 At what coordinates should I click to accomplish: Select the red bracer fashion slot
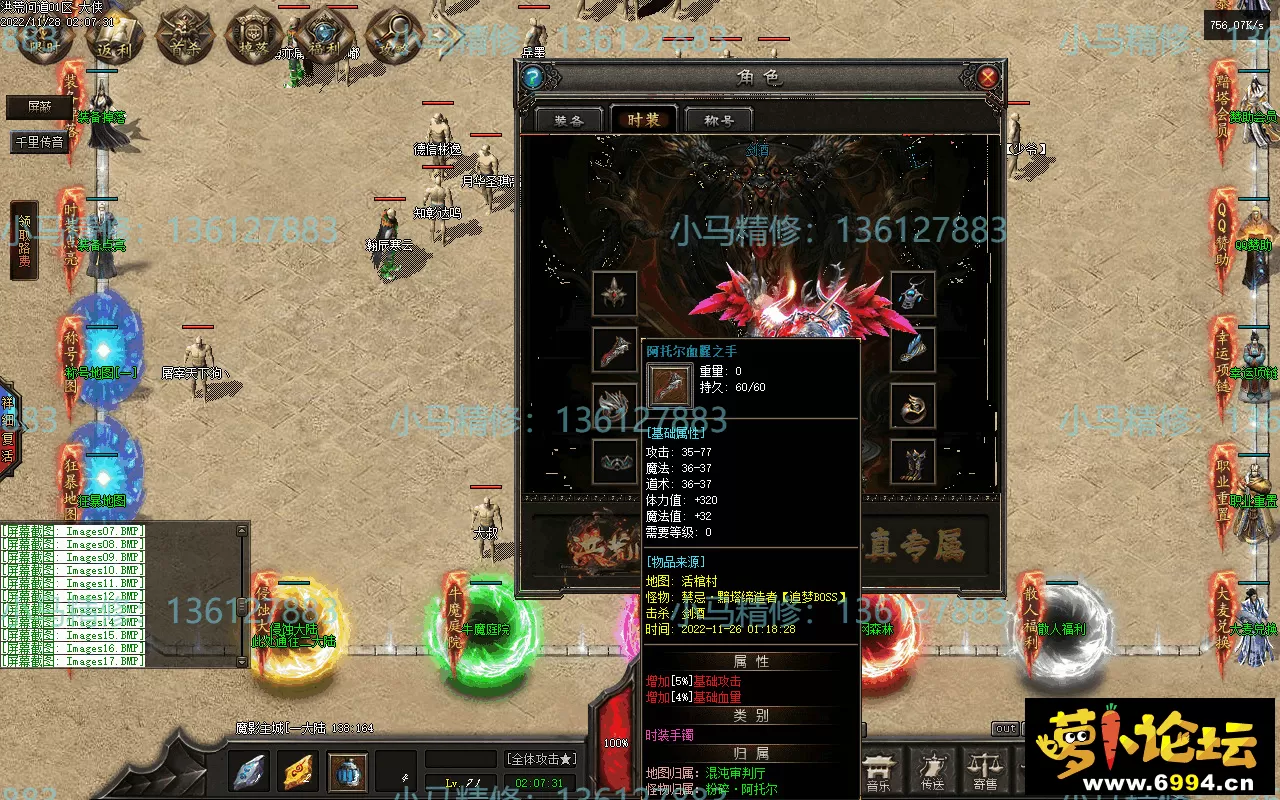tap(615, 349)
